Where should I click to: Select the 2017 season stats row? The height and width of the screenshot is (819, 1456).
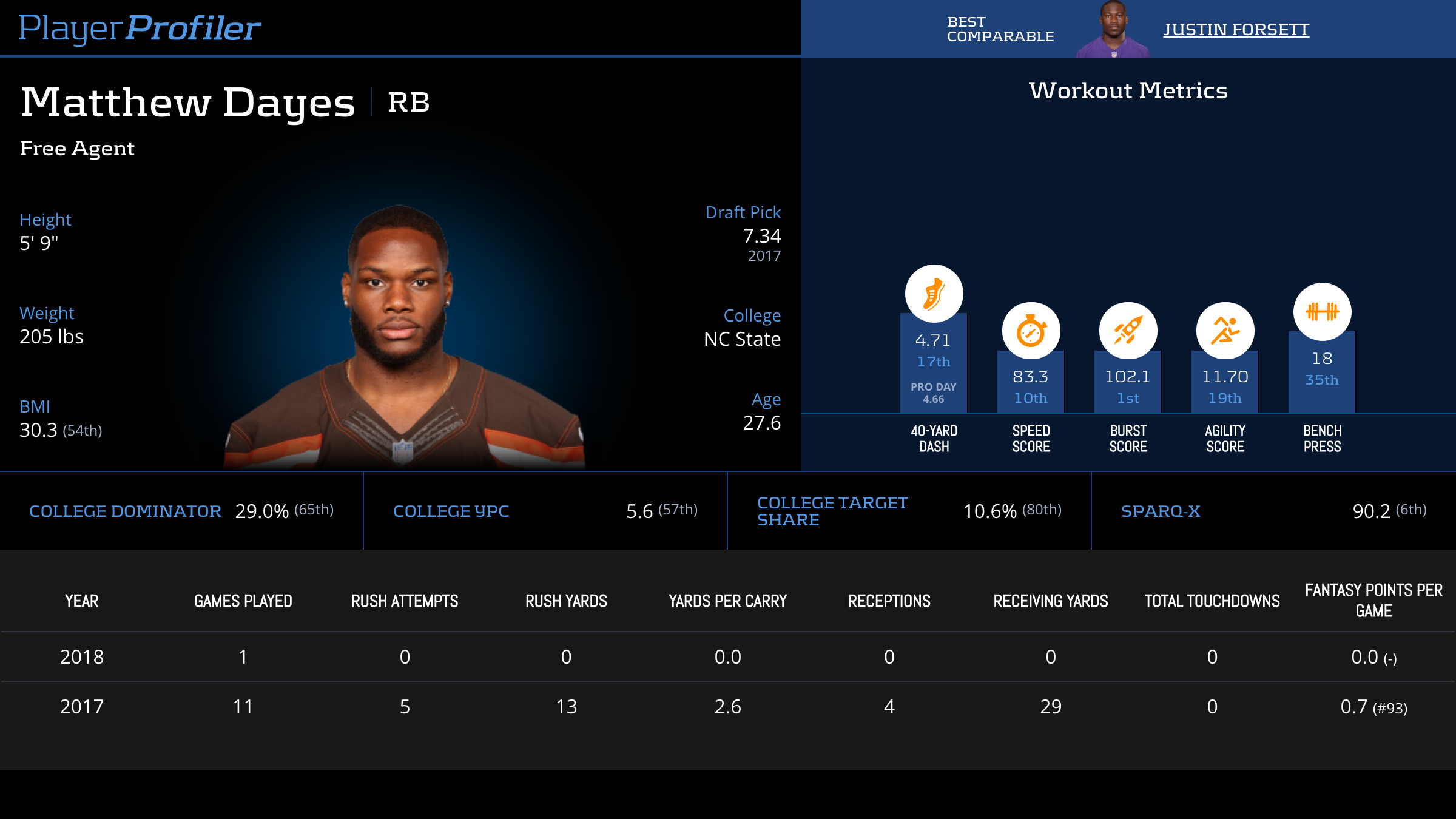pyautogui.click(x=728, y=707)
